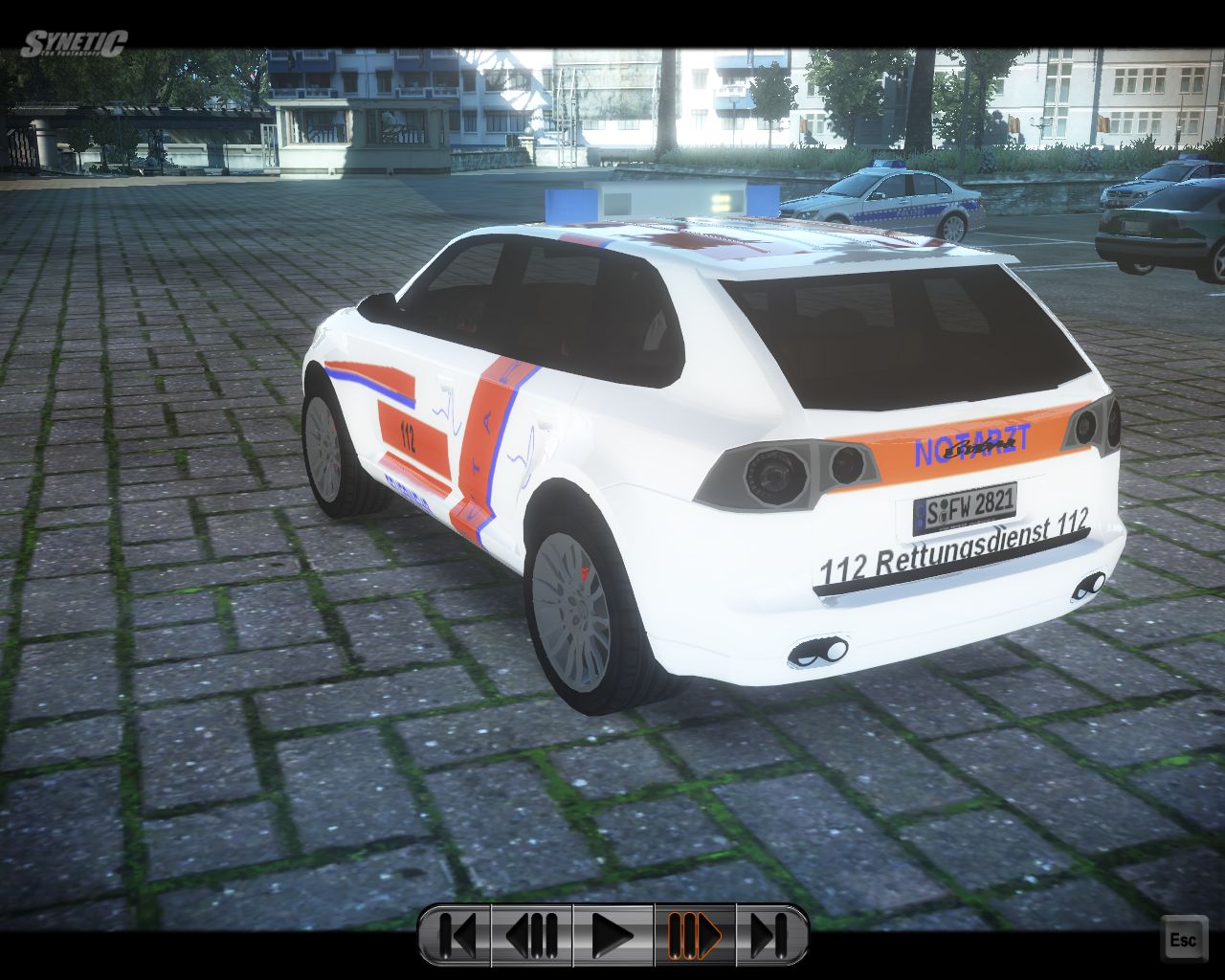Skip to the end of the replay
The image size is (1225, 980).
click(770, 935)
